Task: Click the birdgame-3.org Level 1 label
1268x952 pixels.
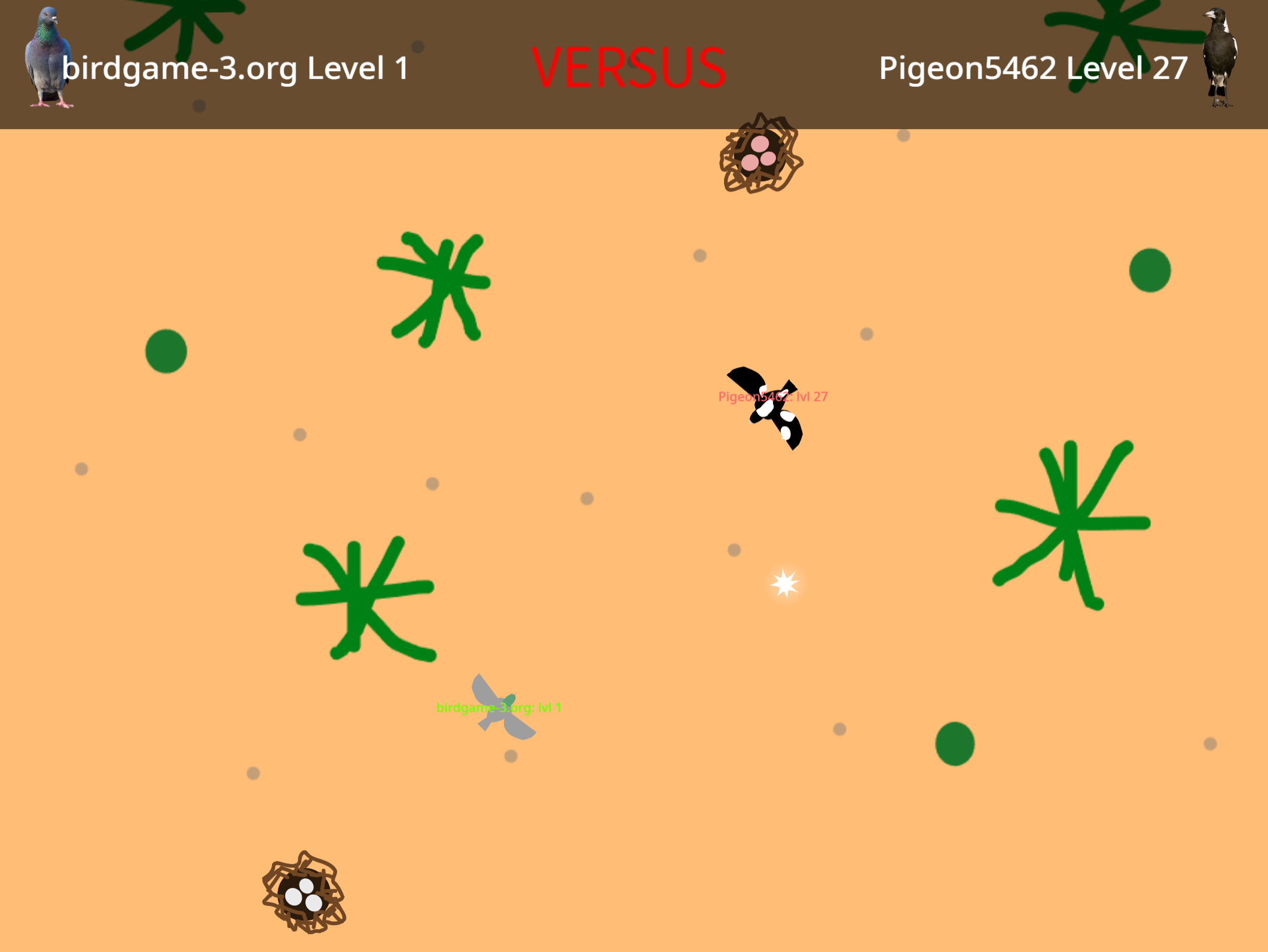Action: [x=236, y=69]
